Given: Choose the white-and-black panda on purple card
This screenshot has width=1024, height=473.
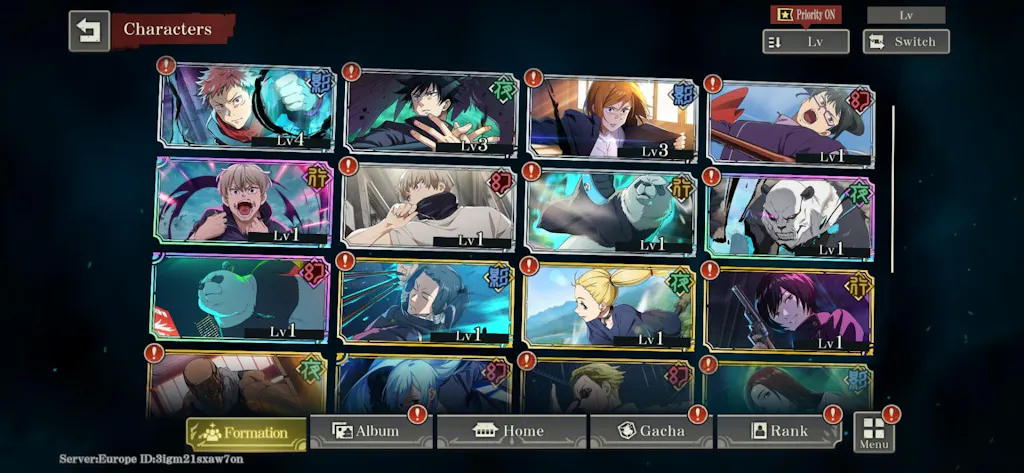Looking at the screenshot, I should point(790,217).
